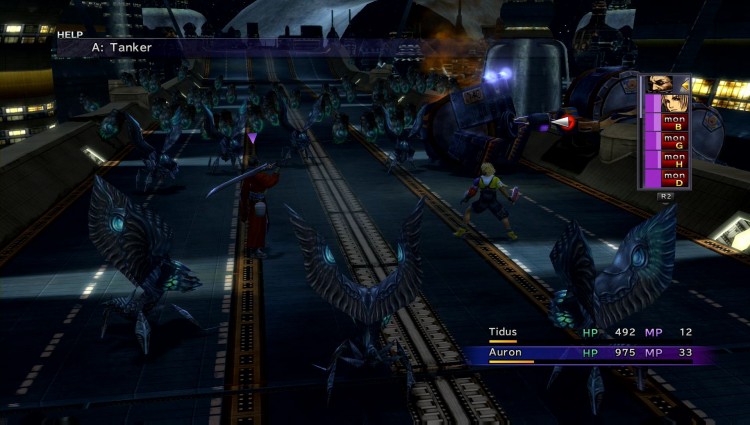This screenshot has height=425, width=750.
Task: Choose the mon D turn order entry
Action: tap(673, 180)
